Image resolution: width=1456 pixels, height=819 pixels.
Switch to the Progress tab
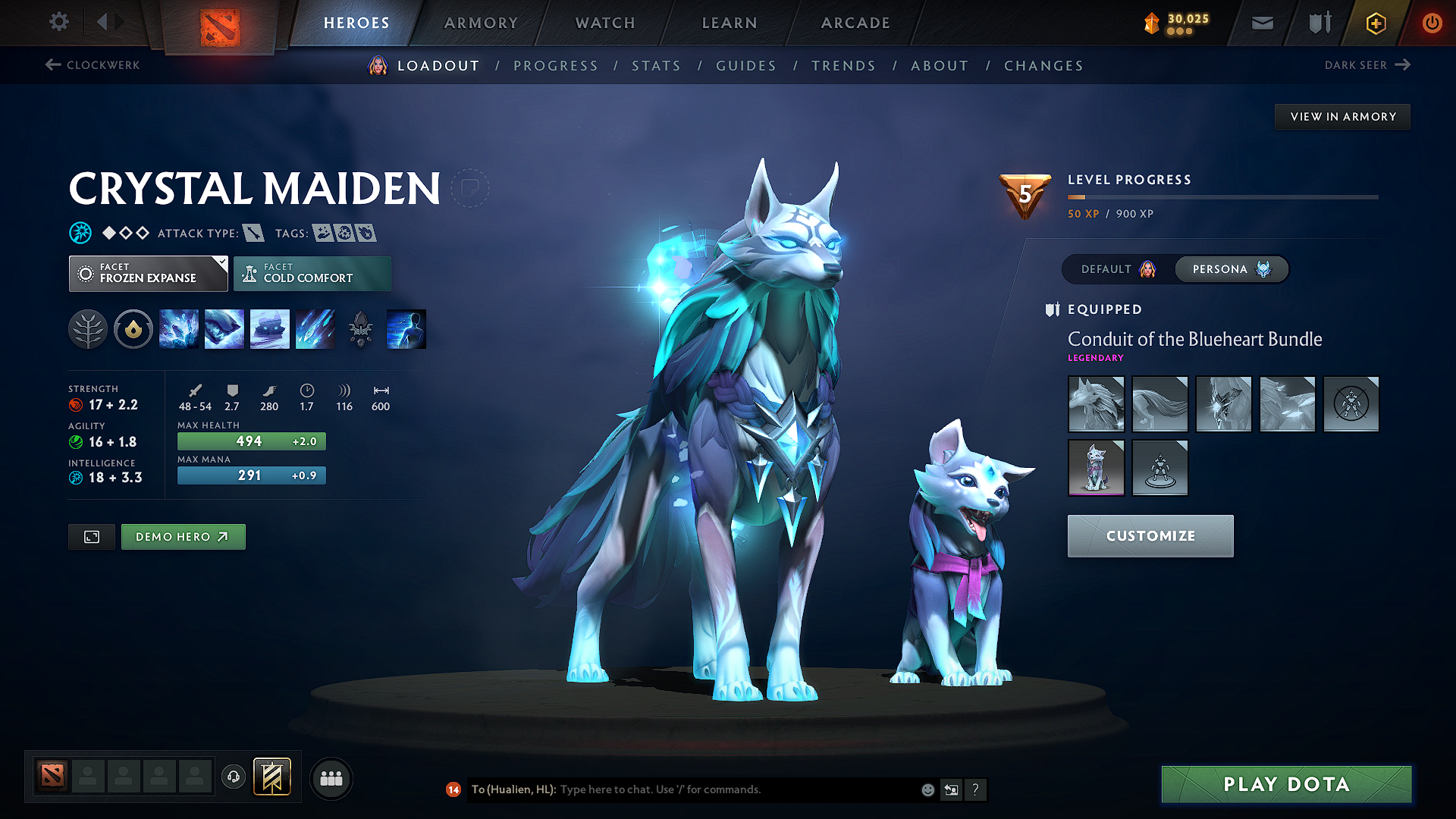(x=555, y=66)
